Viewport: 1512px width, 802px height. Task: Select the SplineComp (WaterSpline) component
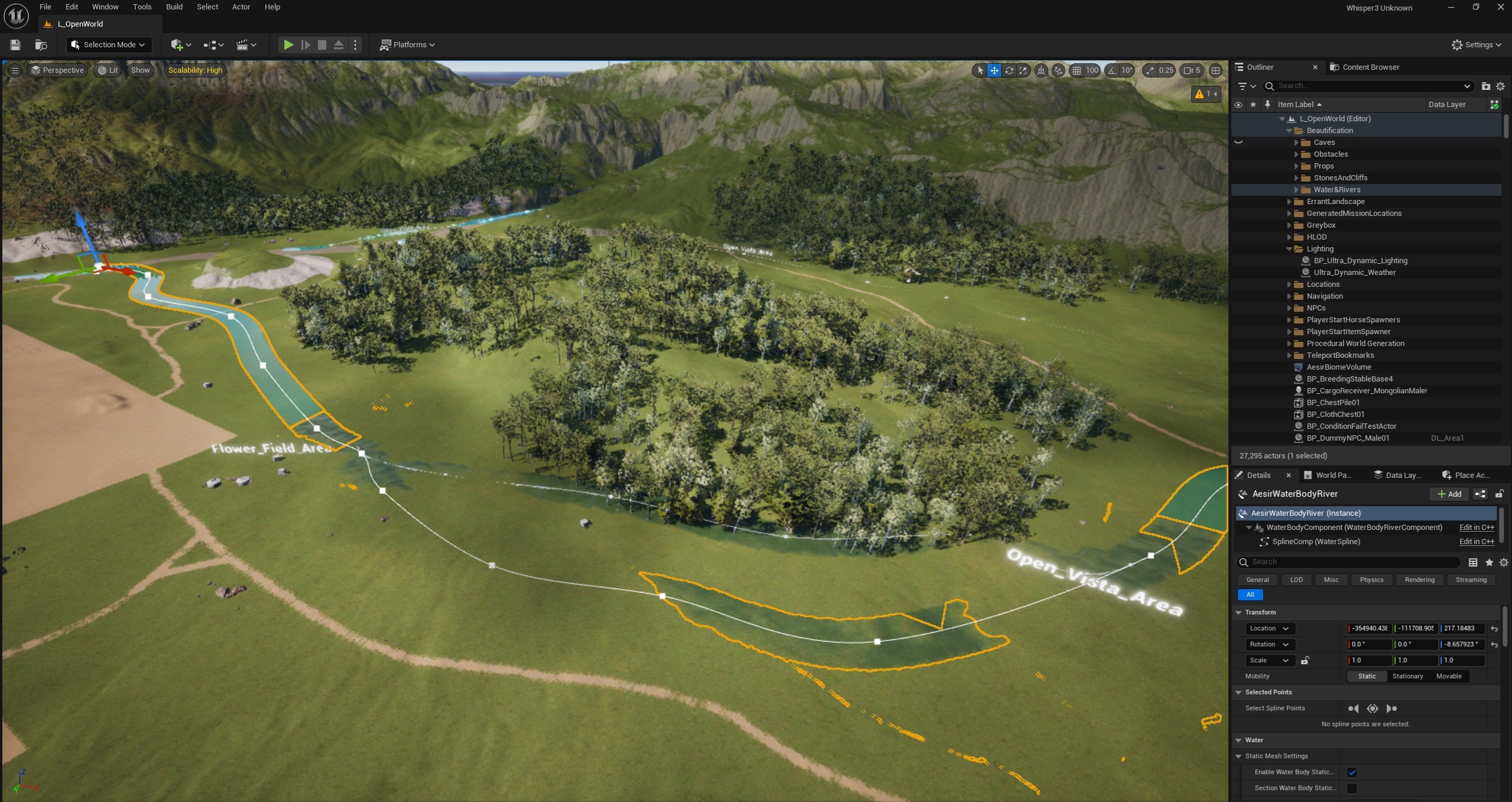pos(1316,542)
